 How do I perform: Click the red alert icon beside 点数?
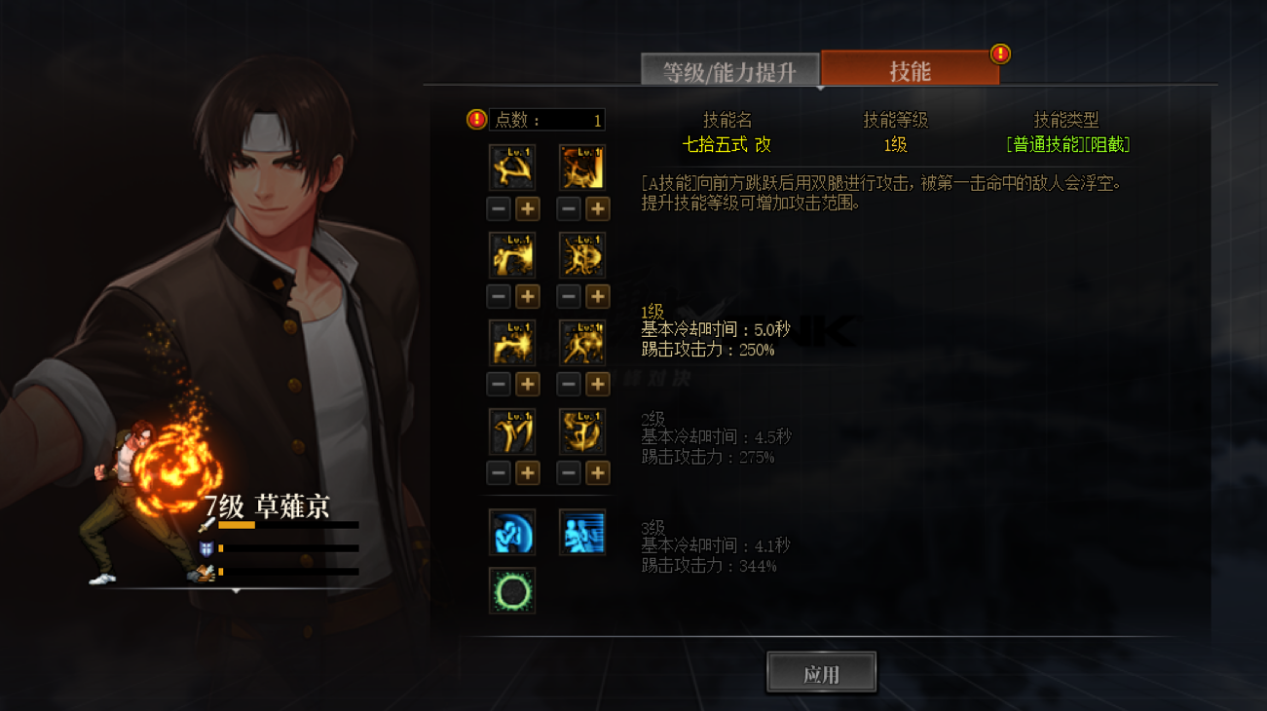(477, 120)
